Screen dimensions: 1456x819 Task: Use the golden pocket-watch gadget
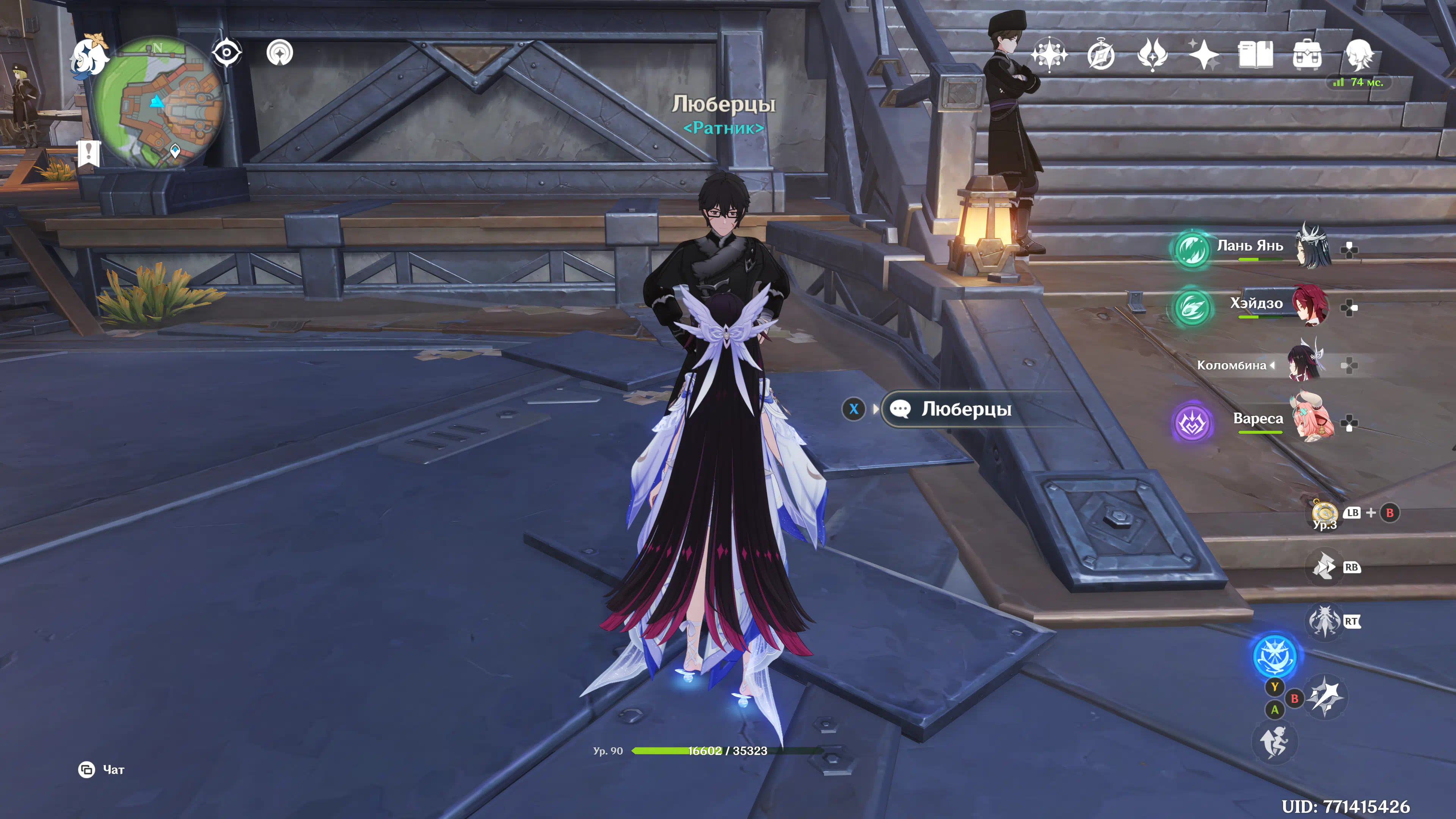pyautogui.click(x=1324, y=513)
